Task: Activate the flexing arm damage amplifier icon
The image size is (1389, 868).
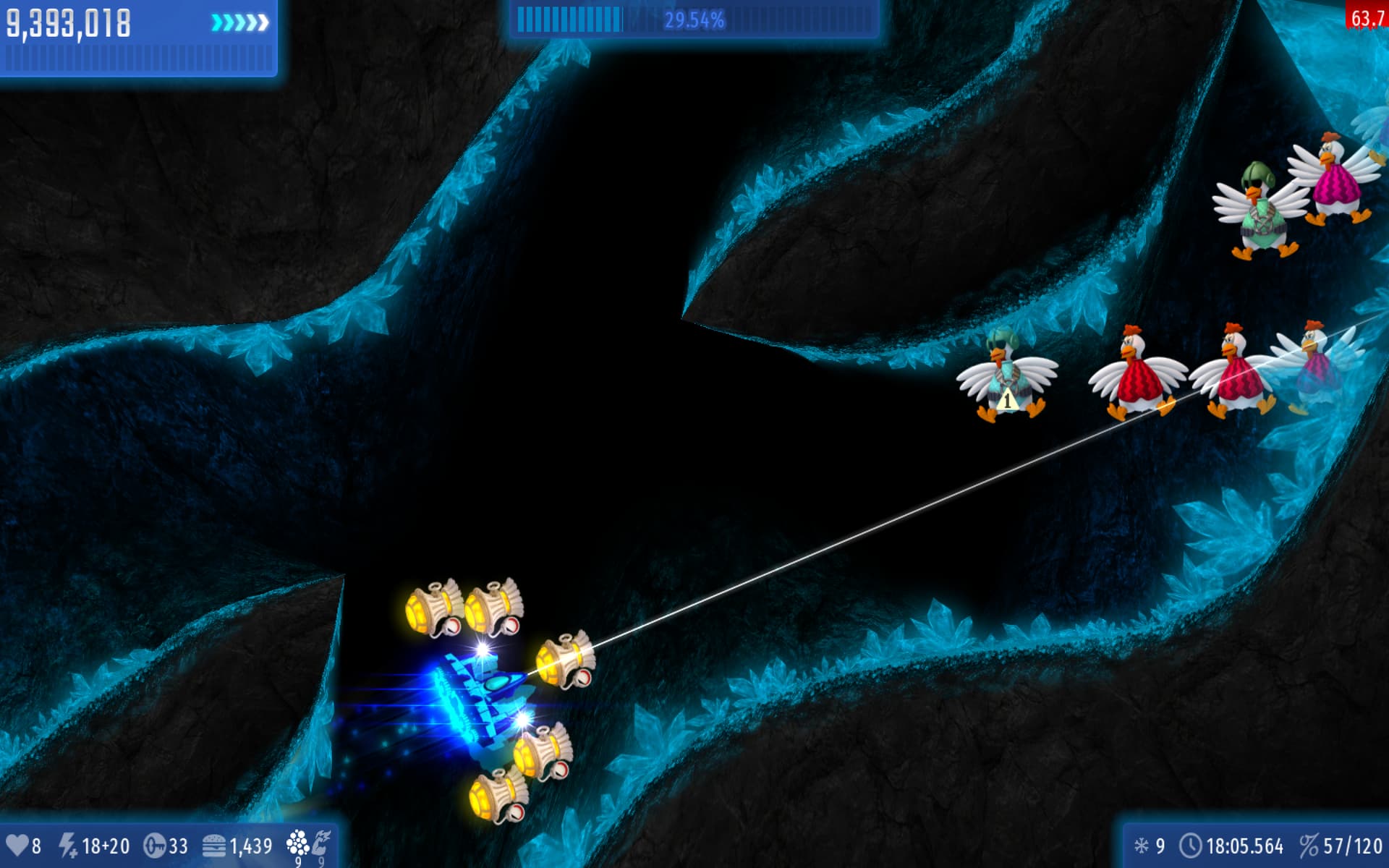Action: tap(321, 843)
